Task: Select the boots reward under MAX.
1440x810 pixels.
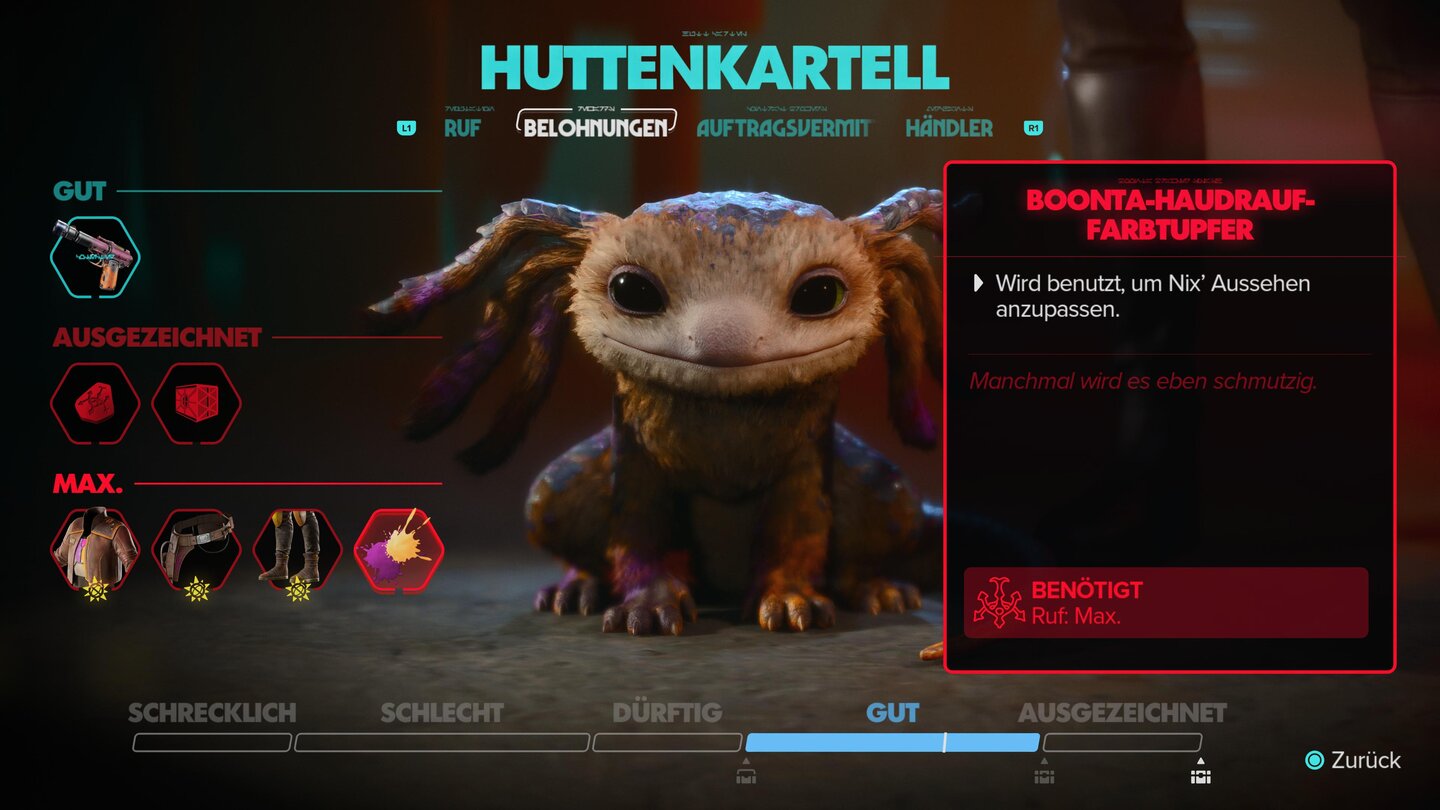Action: coord(295,548)
